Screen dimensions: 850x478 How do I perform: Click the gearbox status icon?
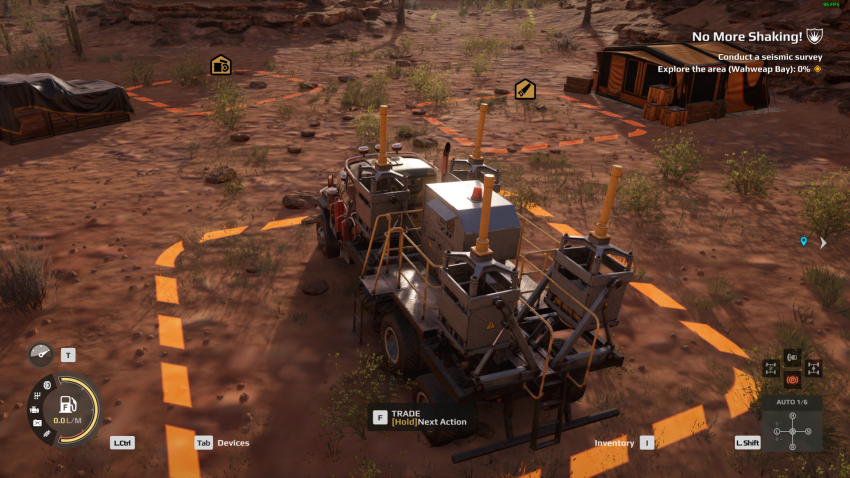point(37,396)
